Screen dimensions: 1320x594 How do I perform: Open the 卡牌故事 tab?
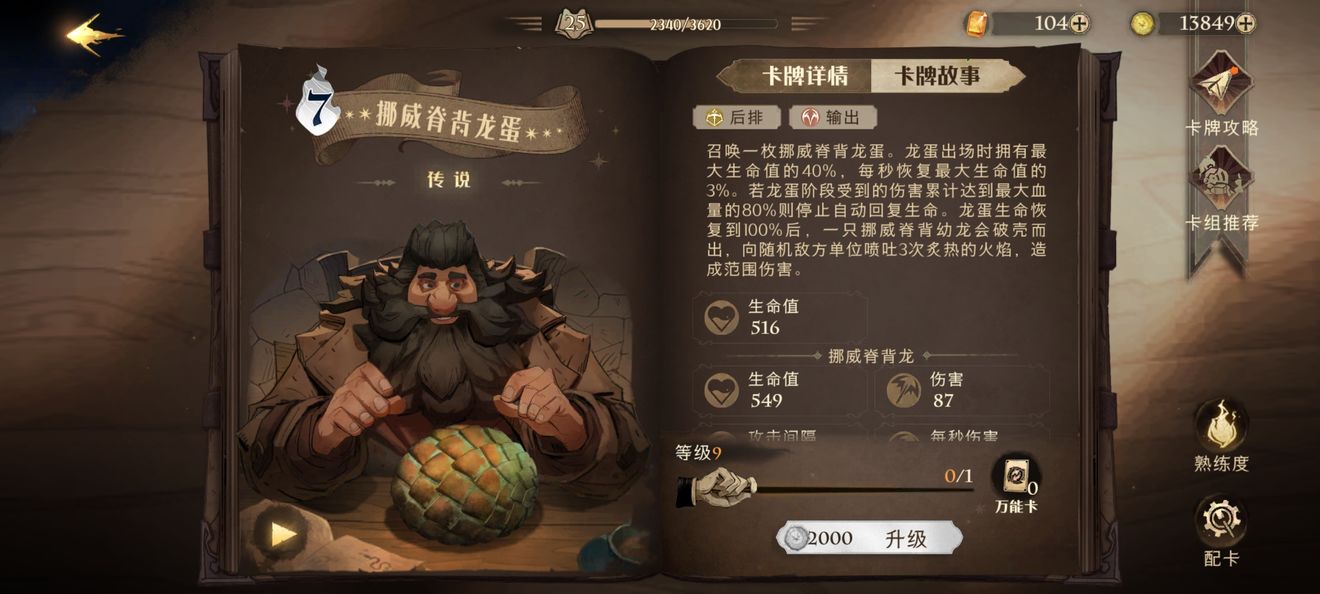[x=937, y=76]
